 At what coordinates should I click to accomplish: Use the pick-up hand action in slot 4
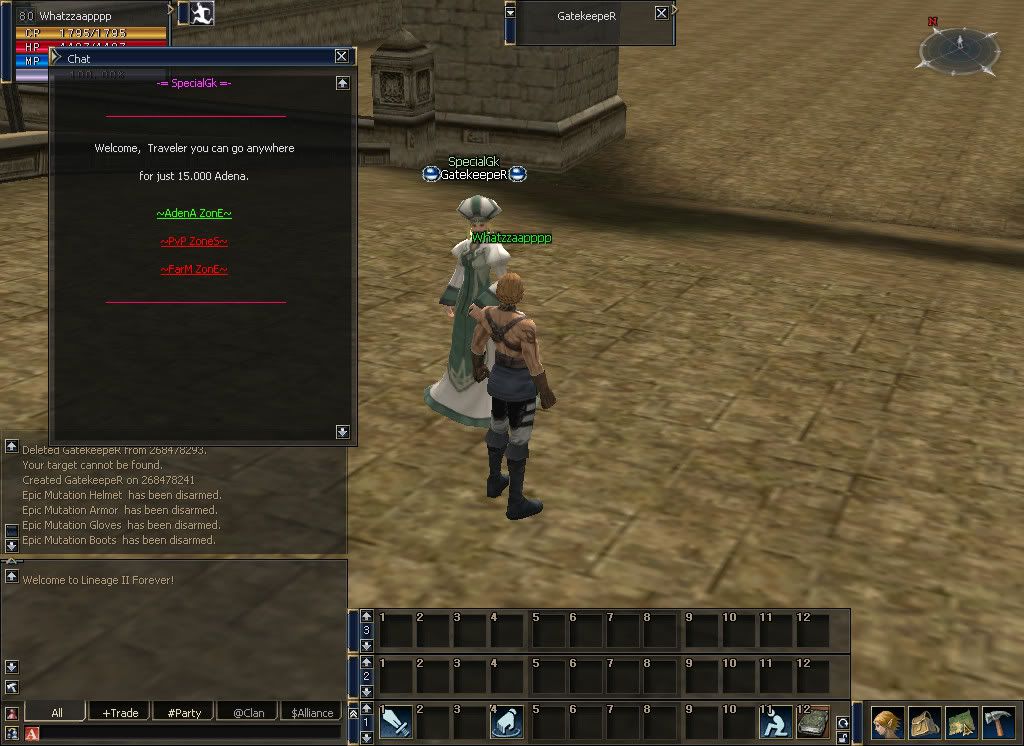coord(507,721)
